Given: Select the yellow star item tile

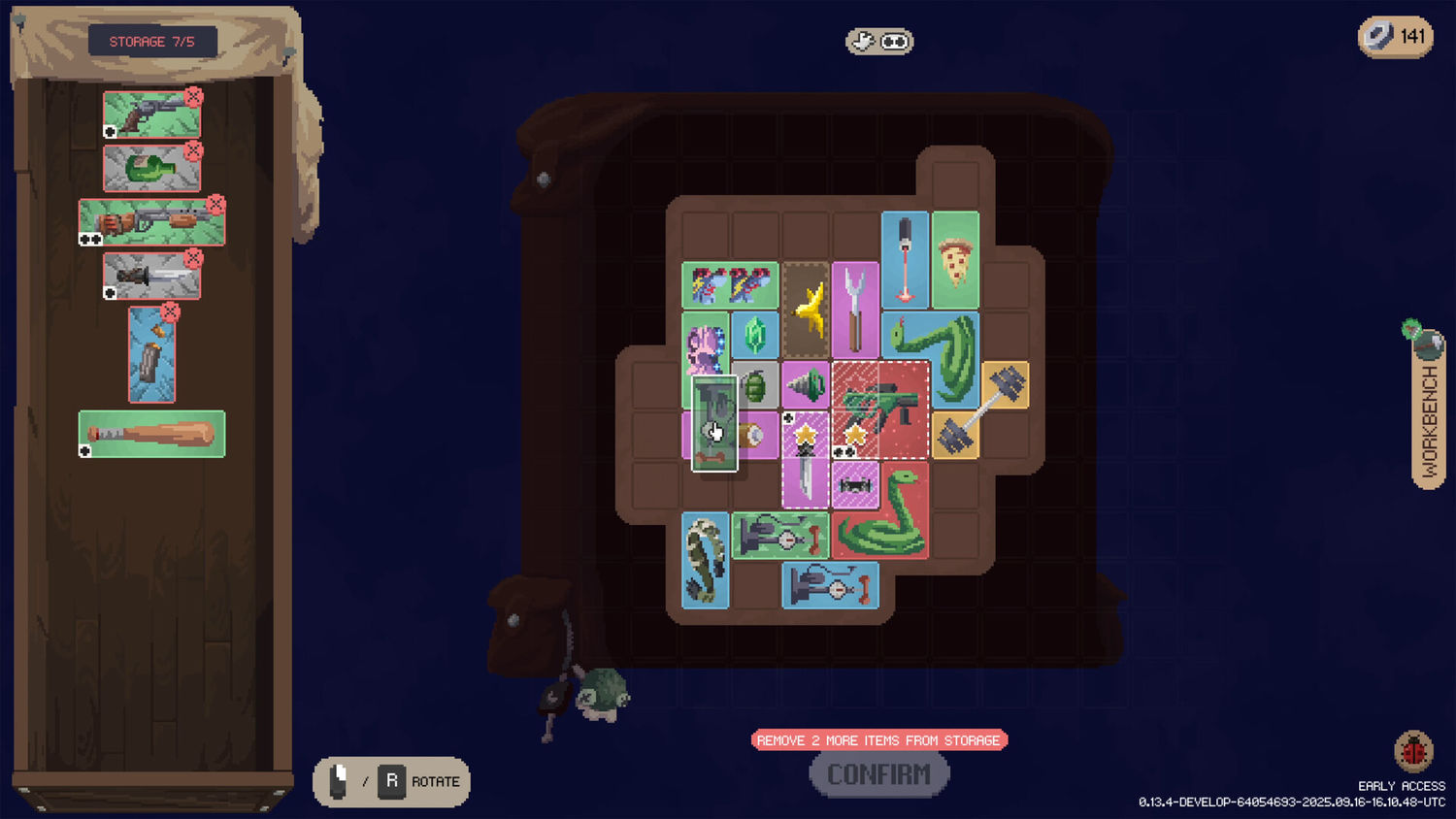Looking at the screenshot, I should (x=806, y=311).
